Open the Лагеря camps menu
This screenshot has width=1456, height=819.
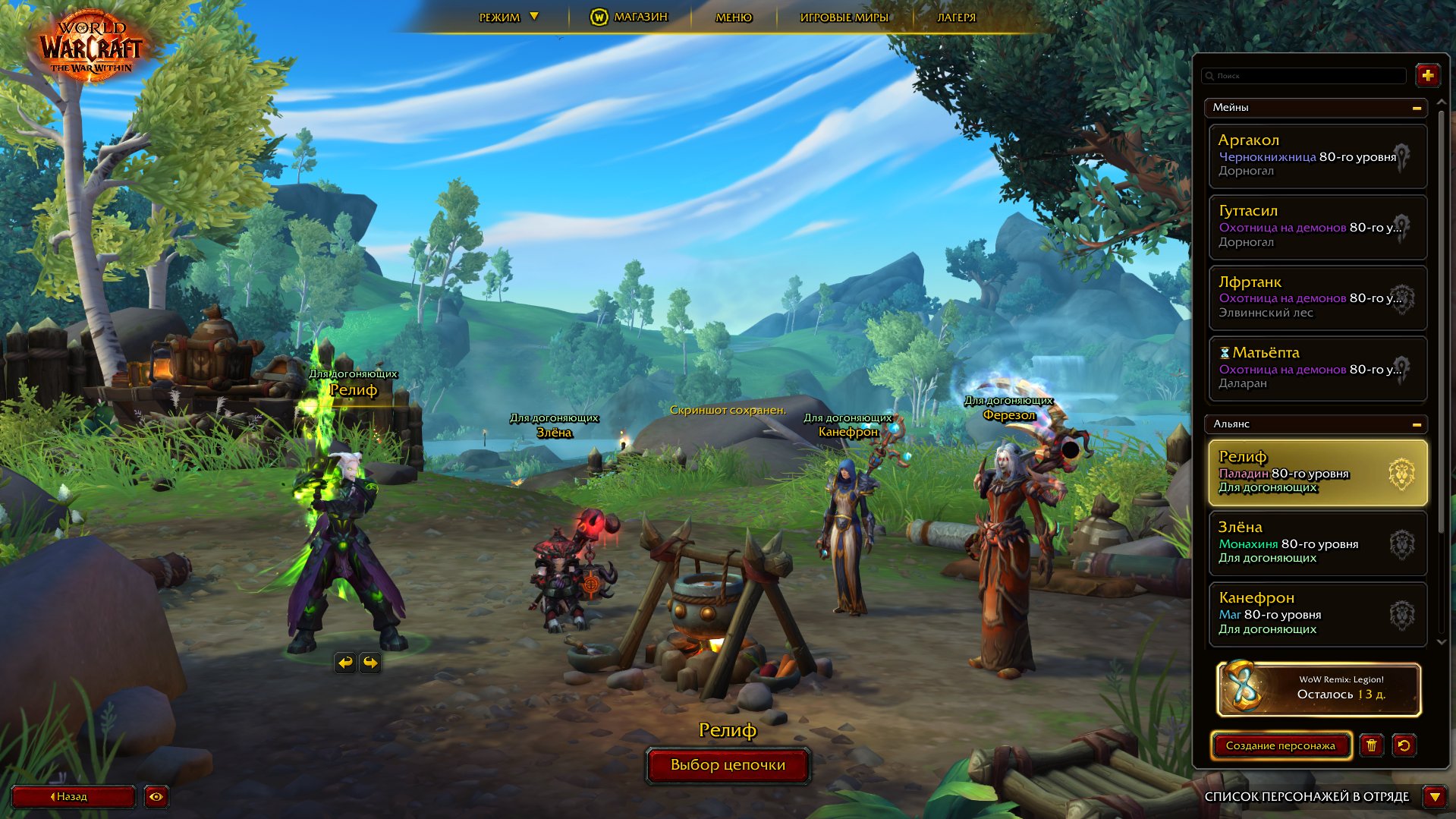[x=956, y=17]
